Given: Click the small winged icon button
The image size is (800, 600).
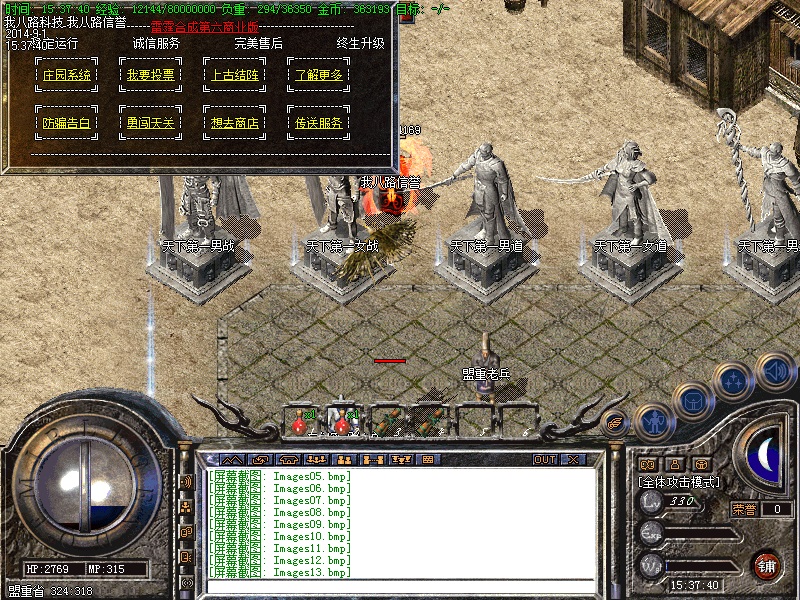Looking at the screenshot, I should [615, 422].
